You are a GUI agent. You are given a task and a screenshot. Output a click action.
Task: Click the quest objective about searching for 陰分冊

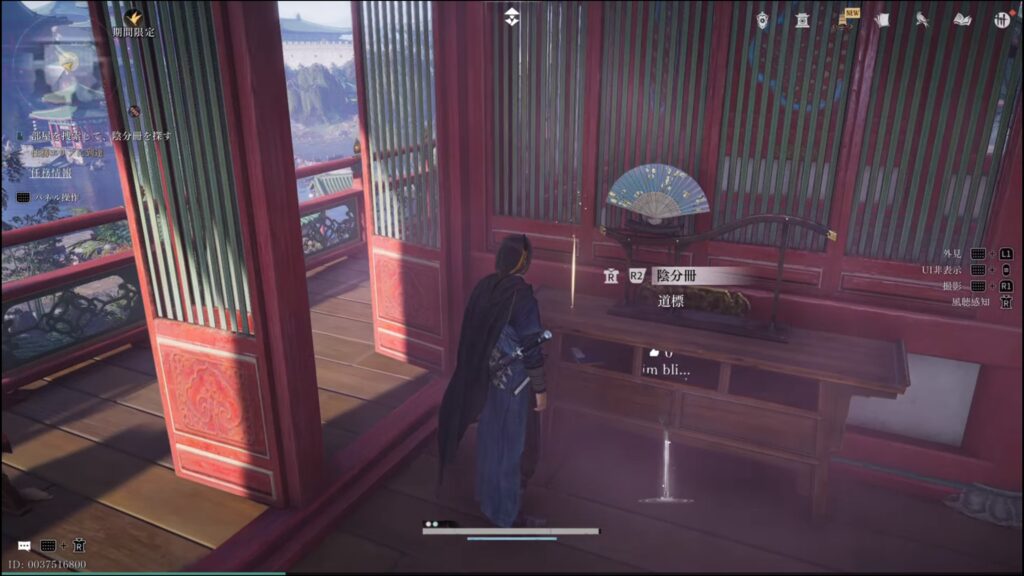tap(100, 135)
